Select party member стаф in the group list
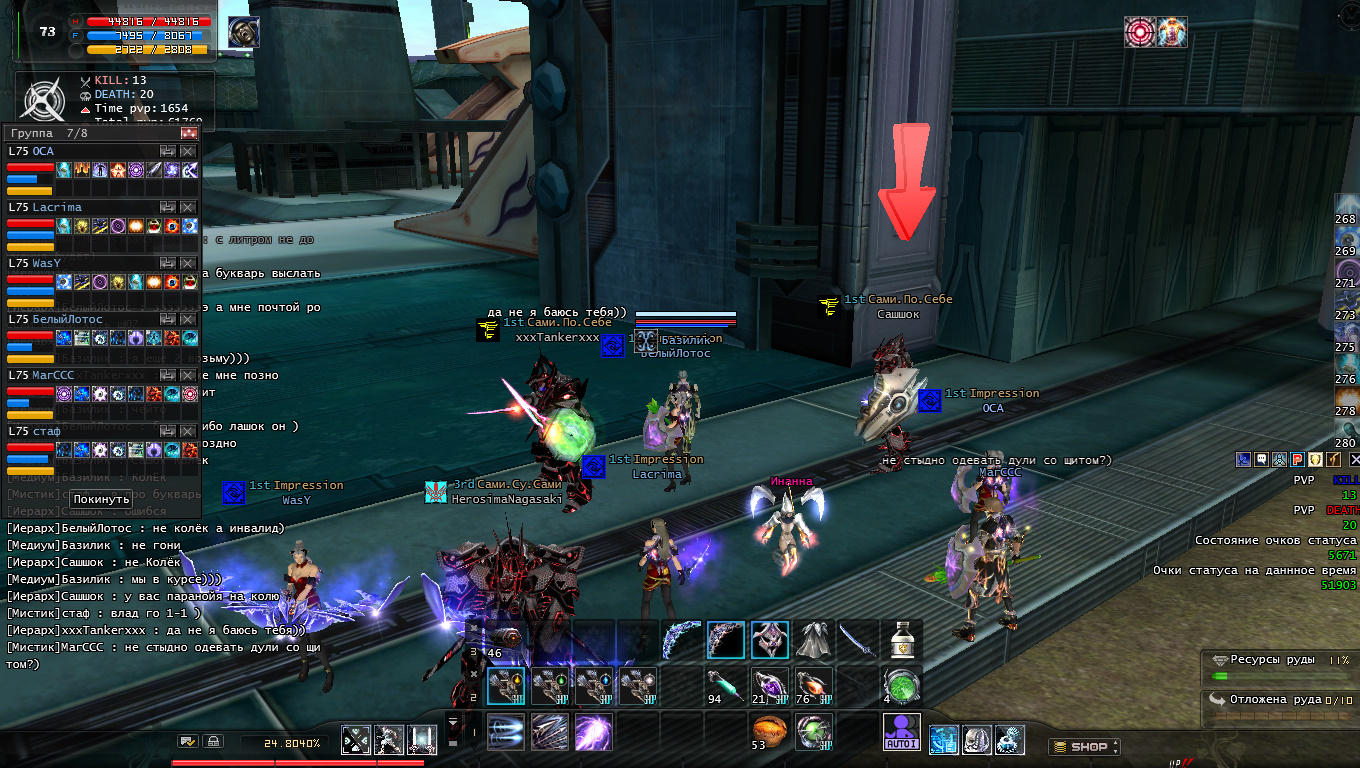Screen dimensions: 1360x768 pos(46,431)
